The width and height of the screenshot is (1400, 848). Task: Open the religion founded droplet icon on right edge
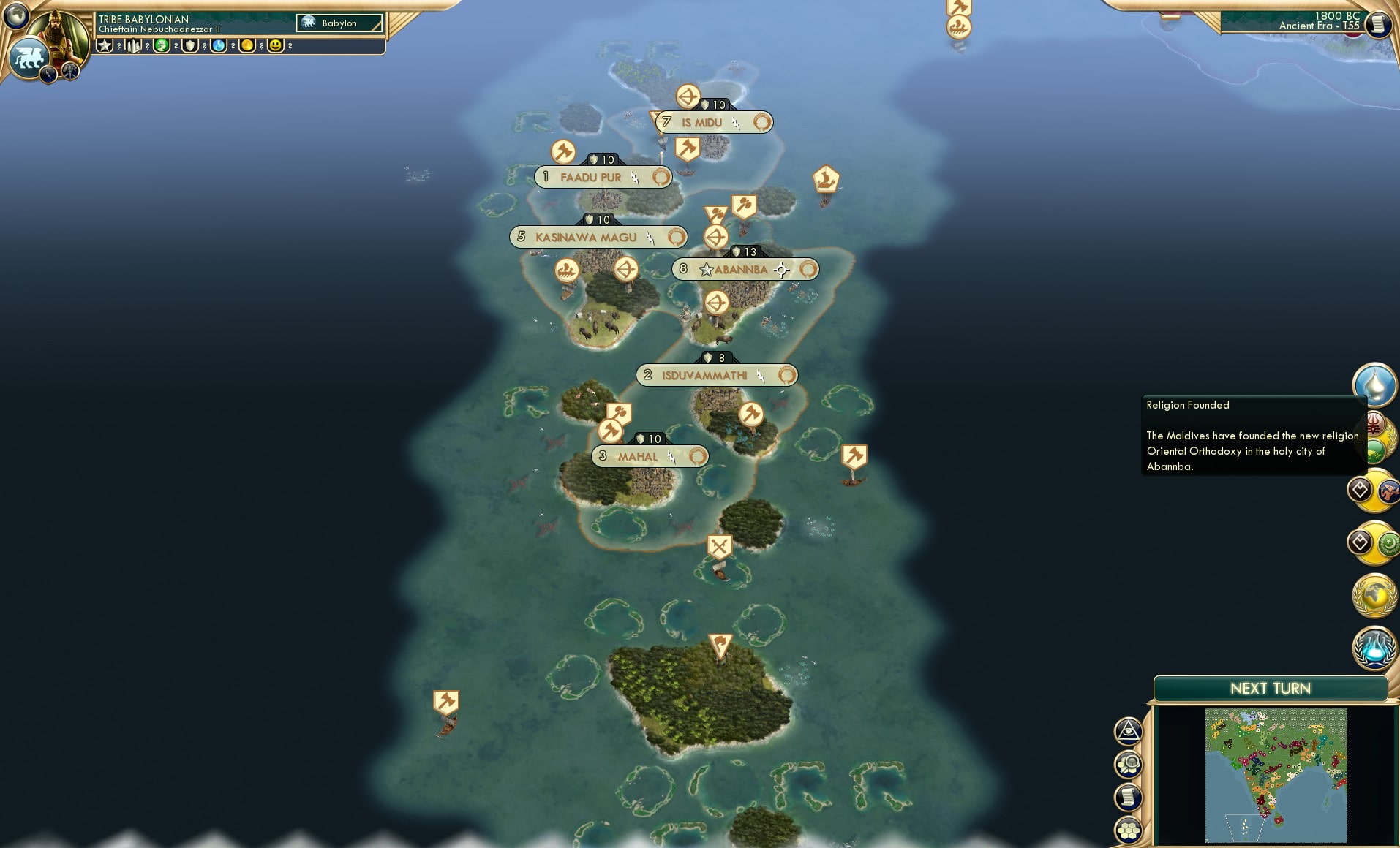pyautogui.click(x=1375, y=385)
